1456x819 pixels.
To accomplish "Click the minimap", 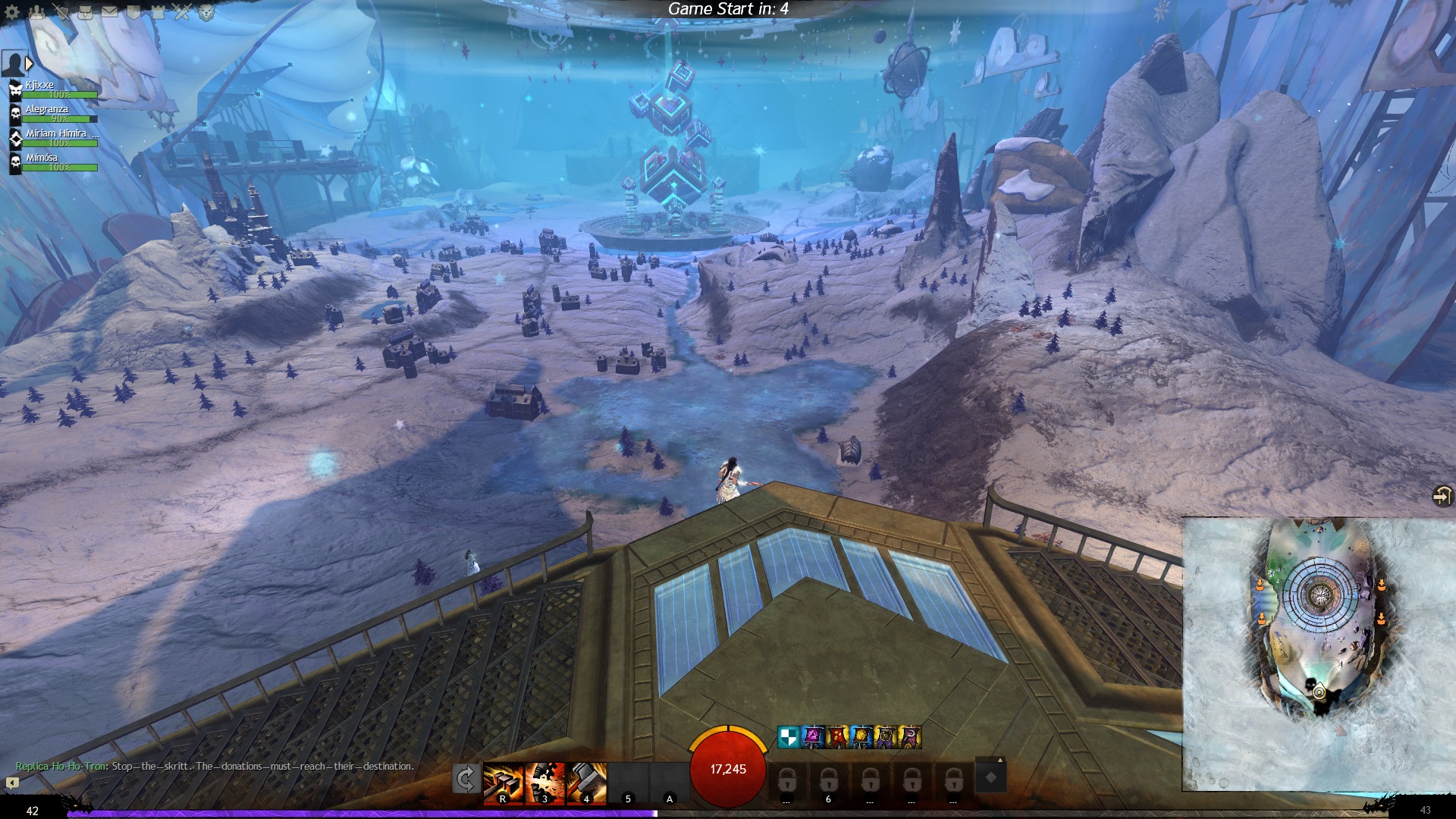I will point(1318,654).
